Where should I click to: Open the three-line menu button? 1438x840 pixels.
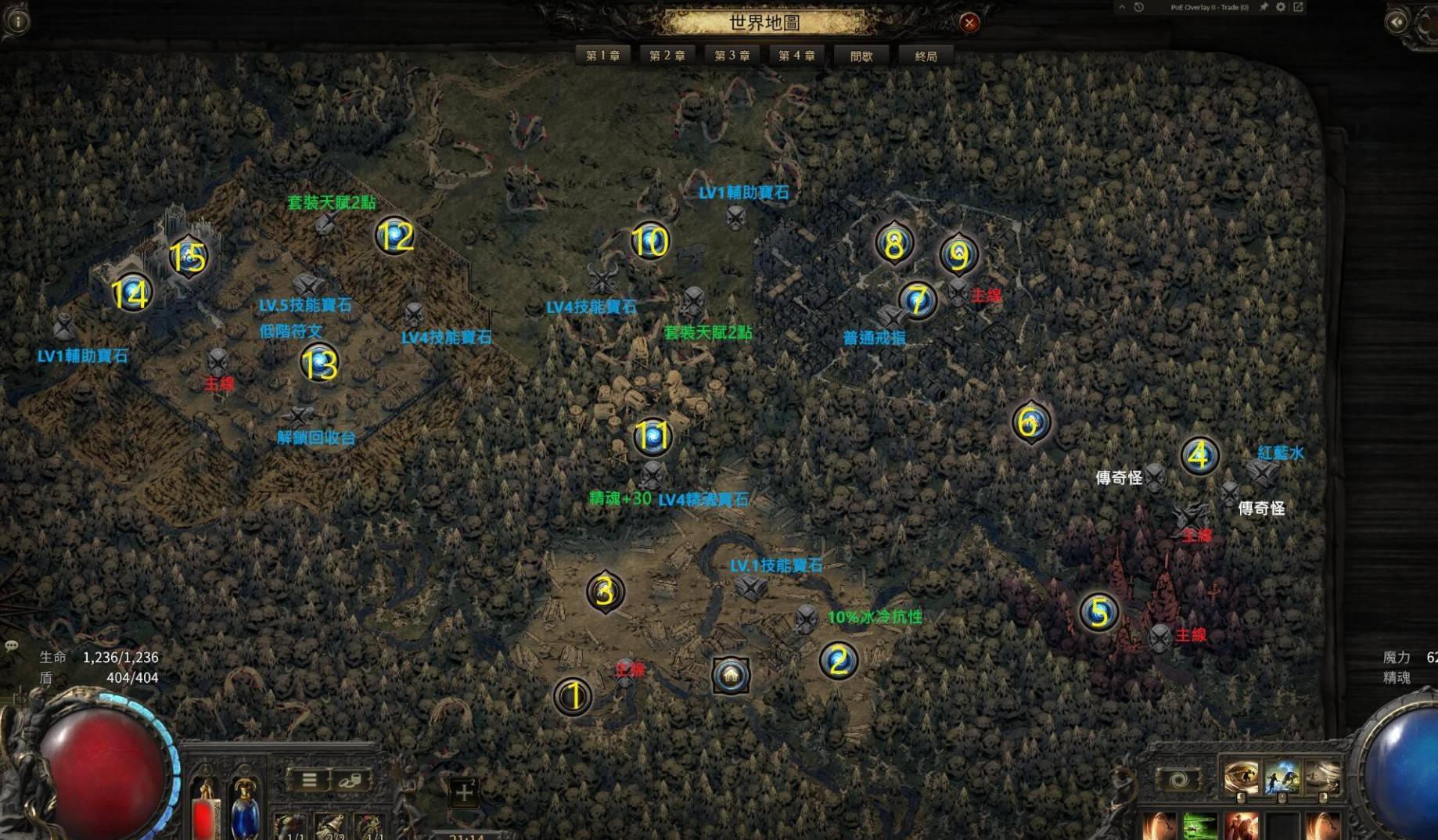tap(309, 780)
